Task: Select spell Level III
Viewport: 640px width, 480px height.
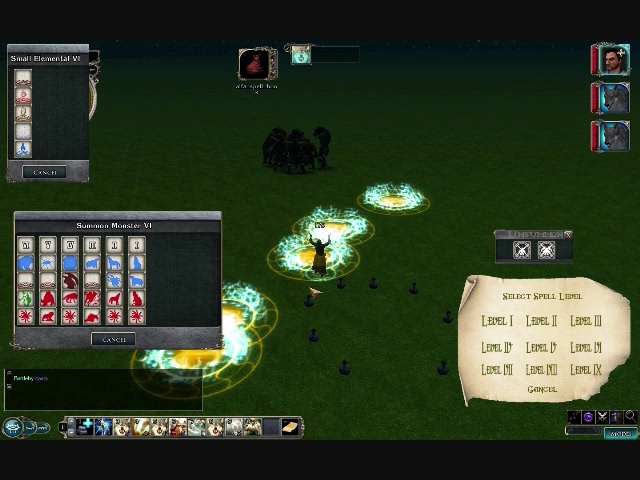Action: pyautogui.click(x=585, y=321)
